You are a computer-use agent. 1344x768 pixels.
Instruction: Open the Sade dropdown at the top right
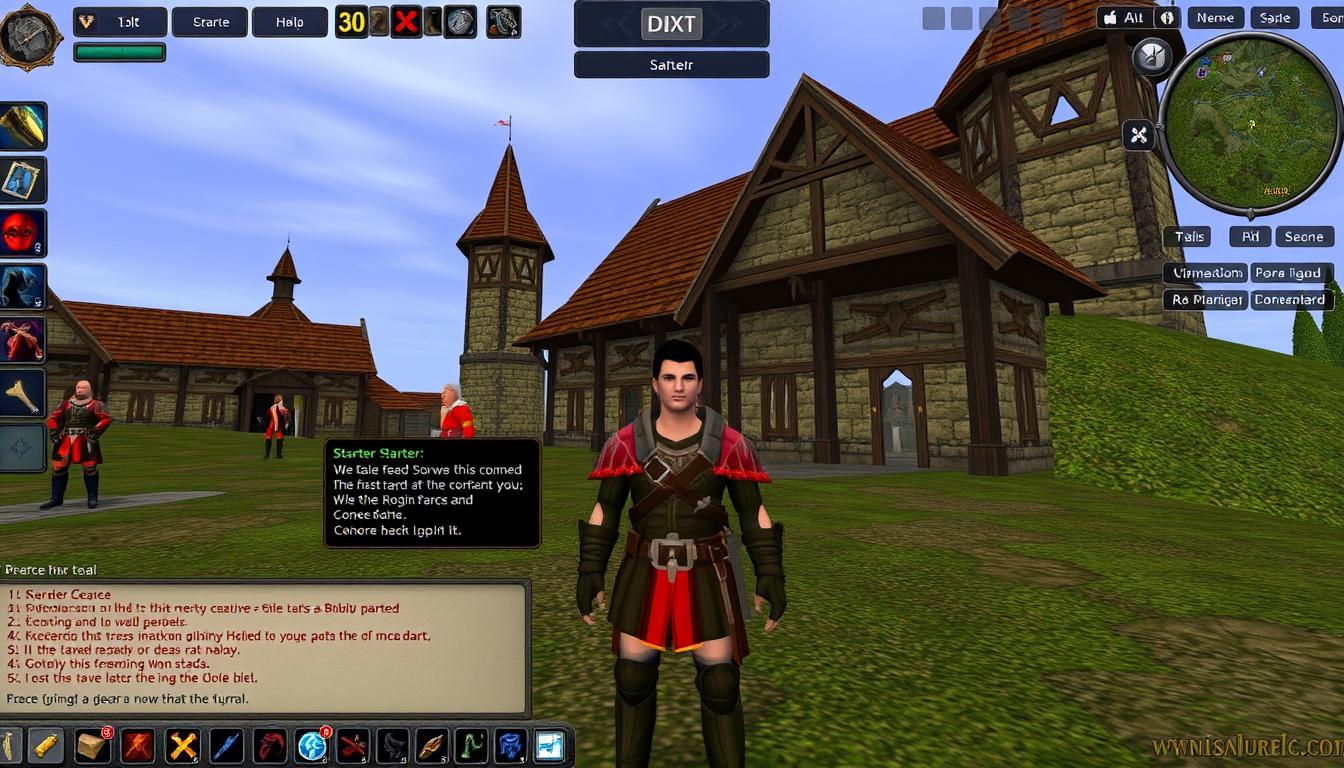pos(1275,17)
